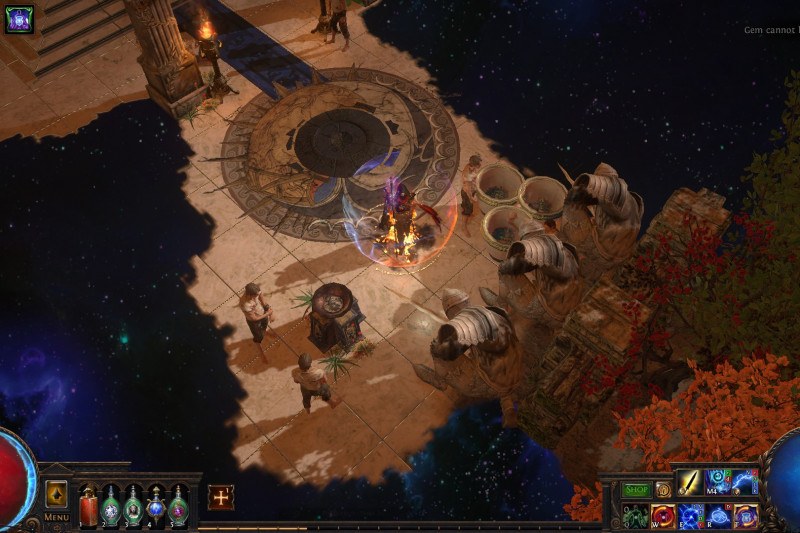The height and width of the screenshot is (533, 800).
Task: Activate the blue M4 skill icon
Action: coord(717,483)
